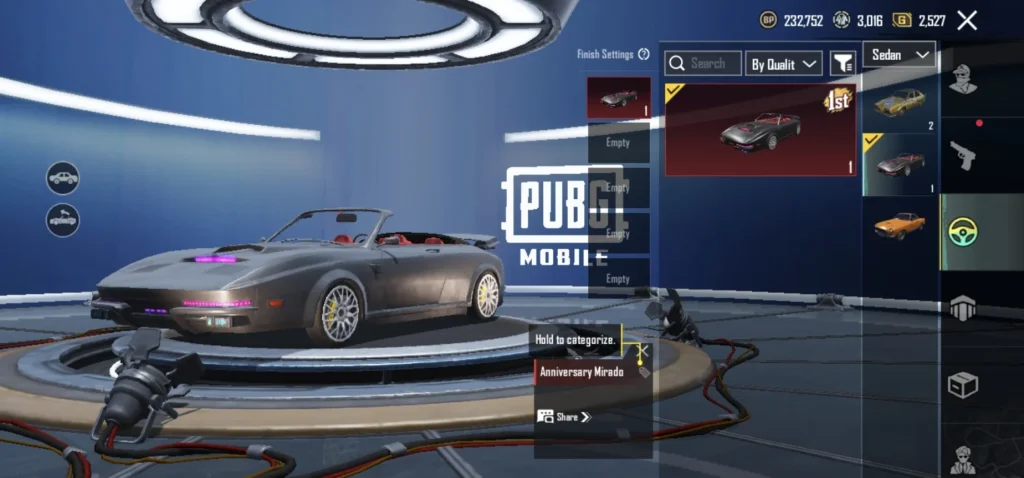
Task: Open the By Quality sort dropdown
Action: (784, 64)
